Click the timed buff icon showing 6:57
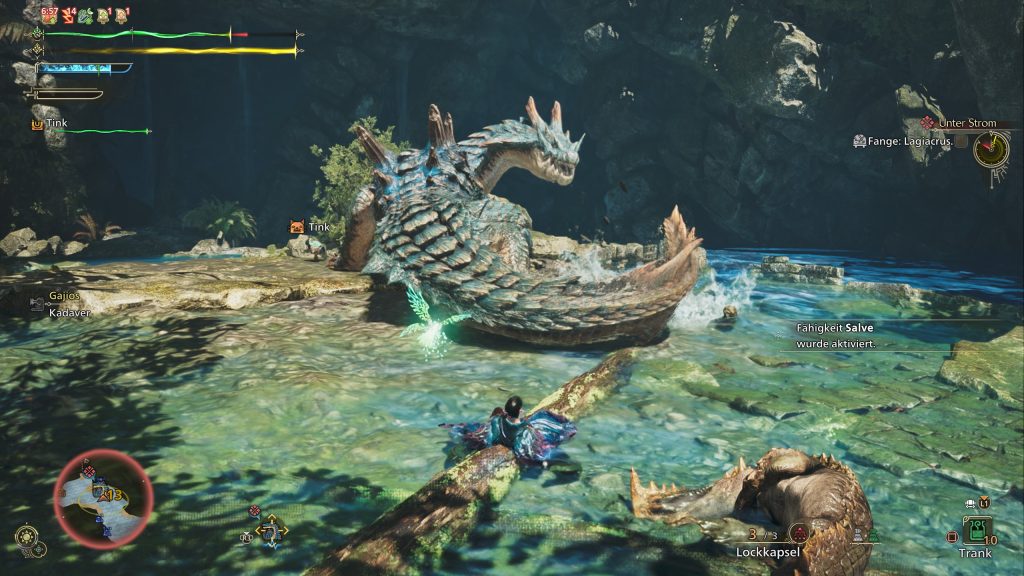Viewport: 1024px width, 576px height. point(48,15)
